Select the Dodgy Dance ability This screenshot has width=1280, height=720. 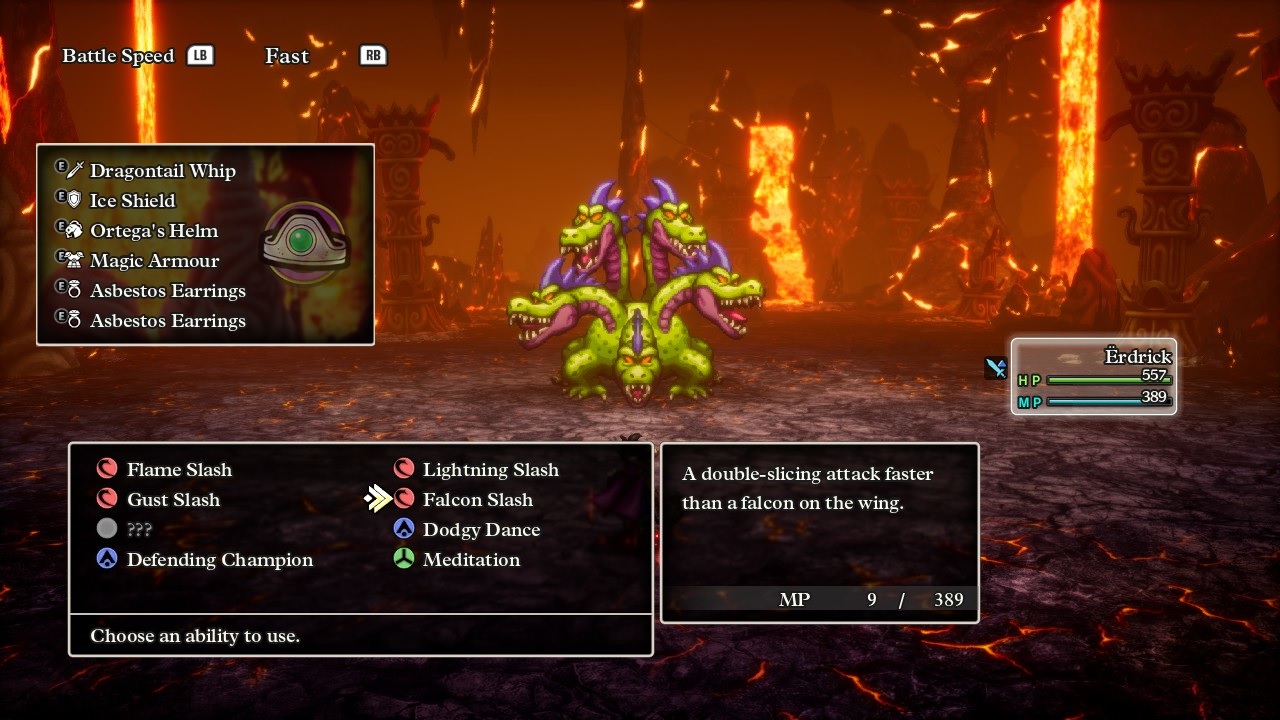pyautogui.click(x=480, y=530)
